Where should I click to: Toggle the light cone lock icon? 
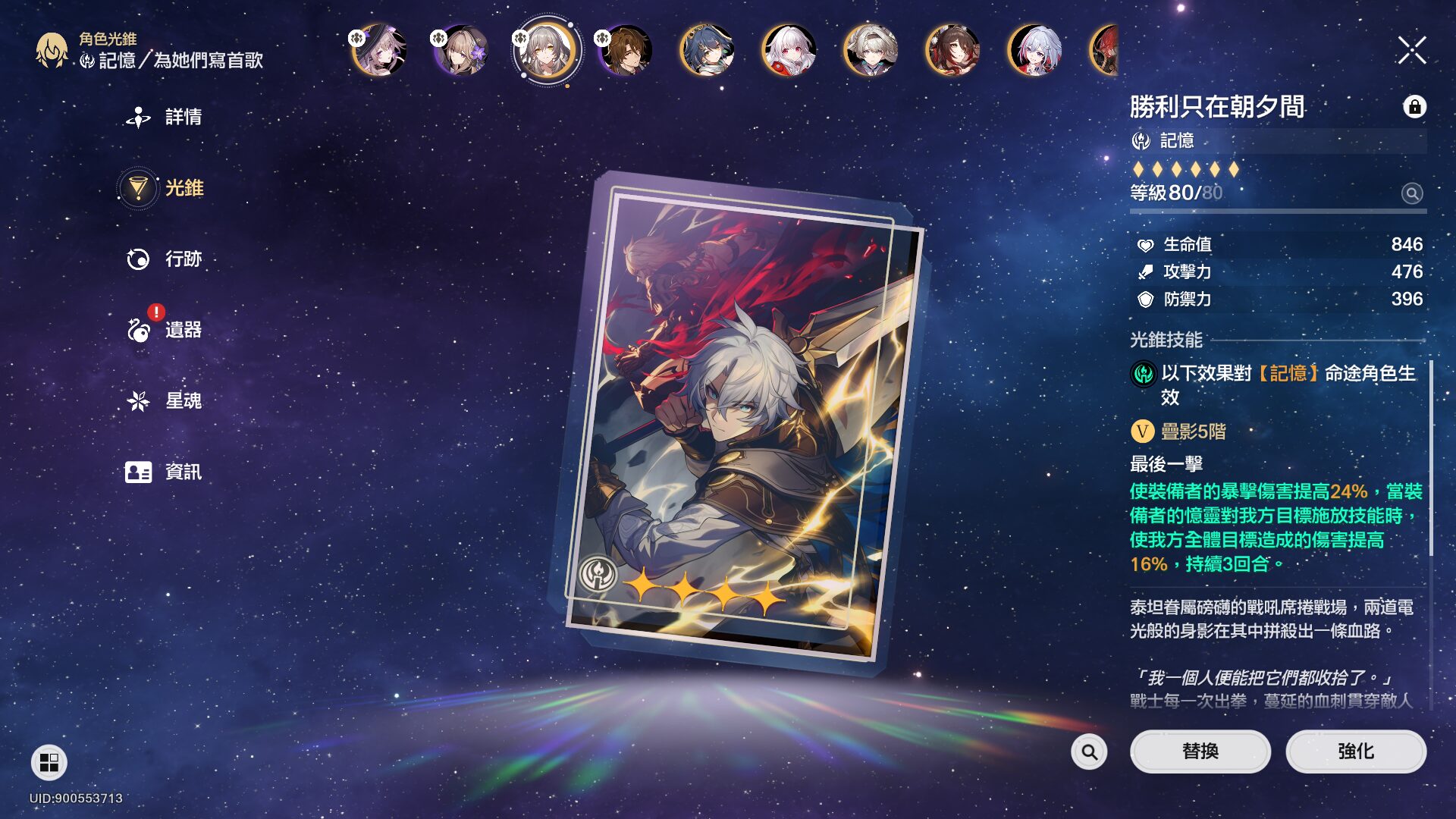[1414, 107]
